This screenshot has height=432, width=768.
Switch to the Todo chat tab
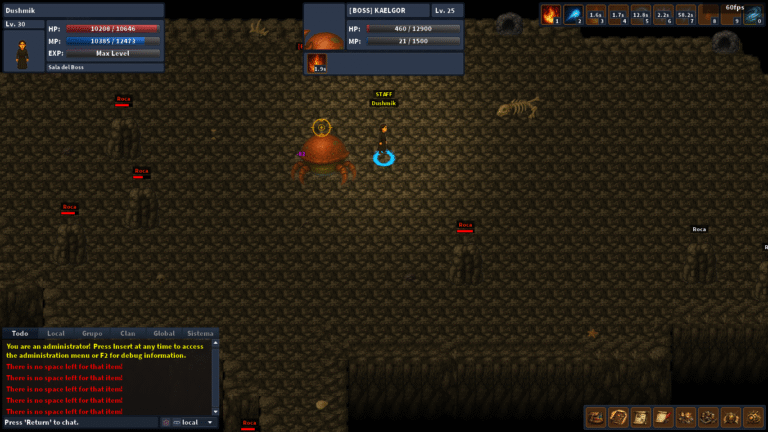(19, 333)
